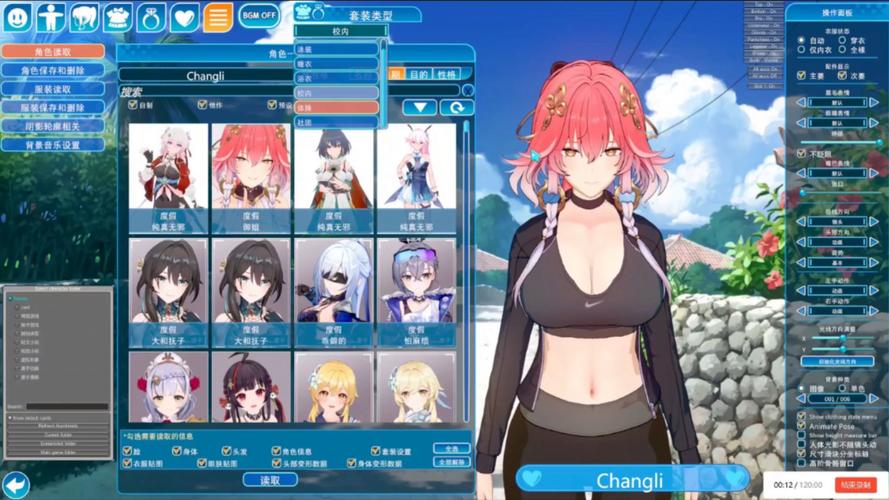889x500 pixels.
Task: Select 服装读取 in the left menu
Action: [52, 89]
